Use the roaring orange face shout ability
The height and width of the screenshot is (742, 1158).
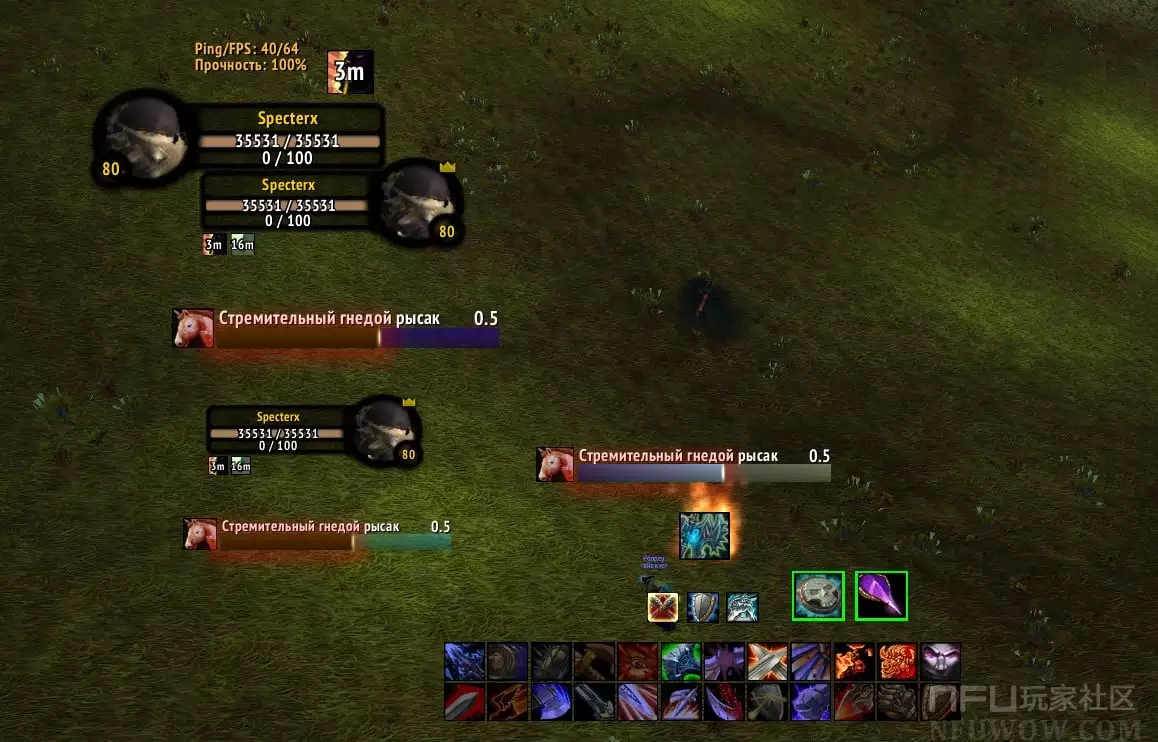[897, 662]
